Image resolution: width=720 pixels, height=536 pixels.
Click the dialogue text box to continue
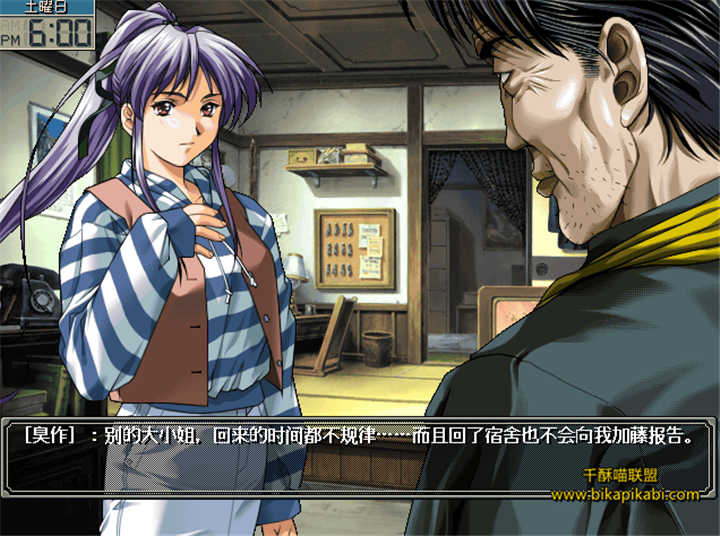[x=360, y=456]
